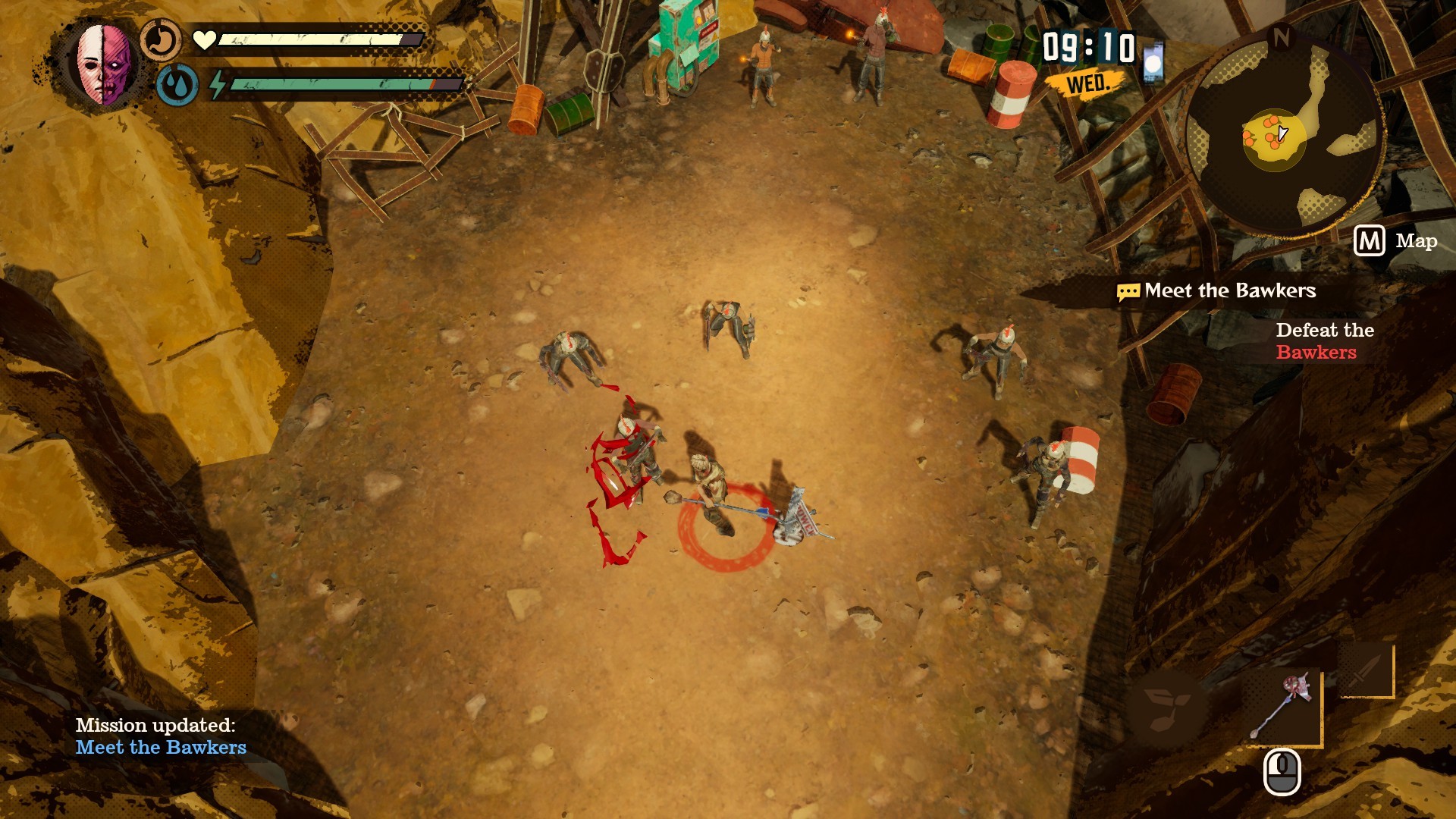Expand the Defeat the Bawkers objective

click(1323, 341)
